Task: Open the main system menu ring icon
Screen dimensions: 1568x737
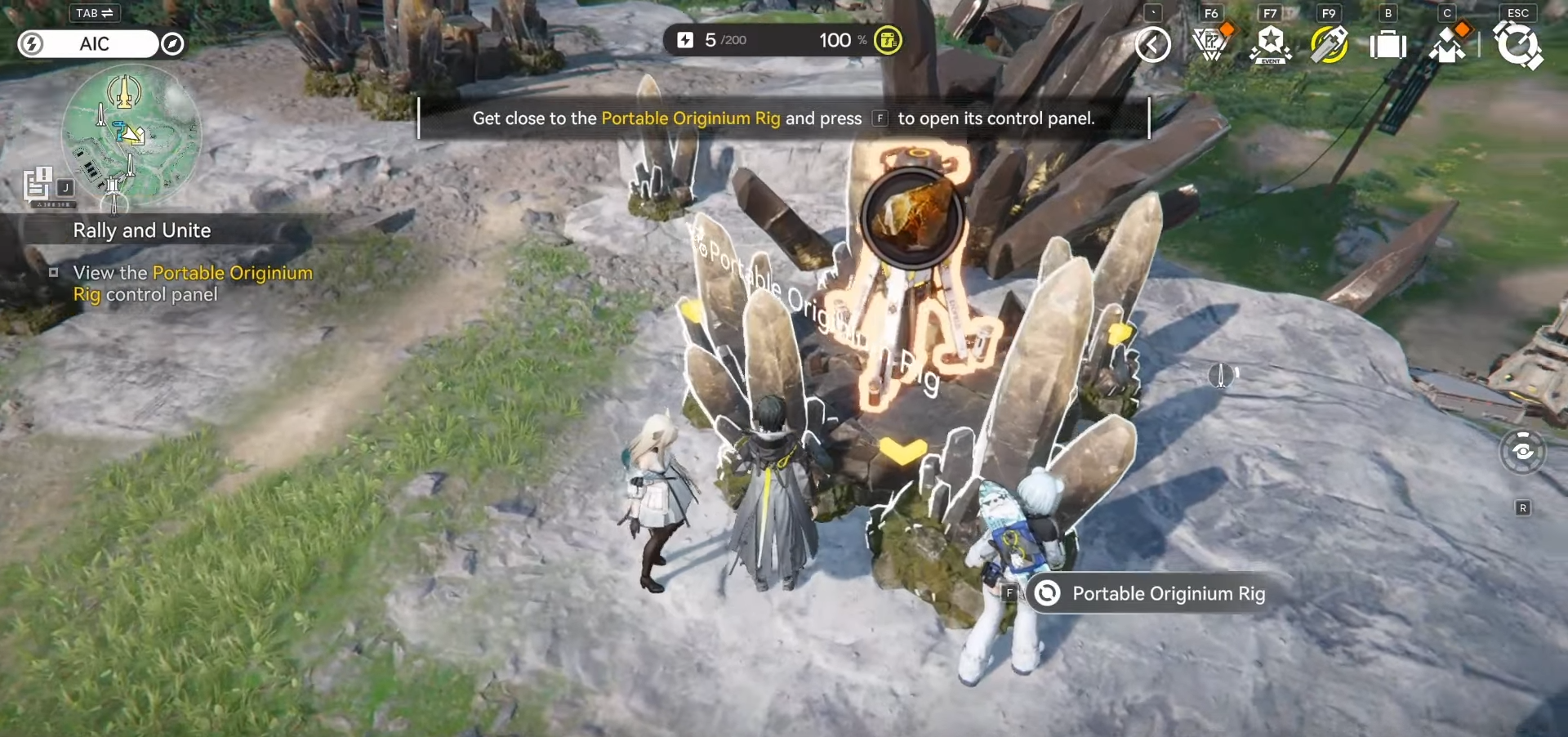Action: (1517, 45)
